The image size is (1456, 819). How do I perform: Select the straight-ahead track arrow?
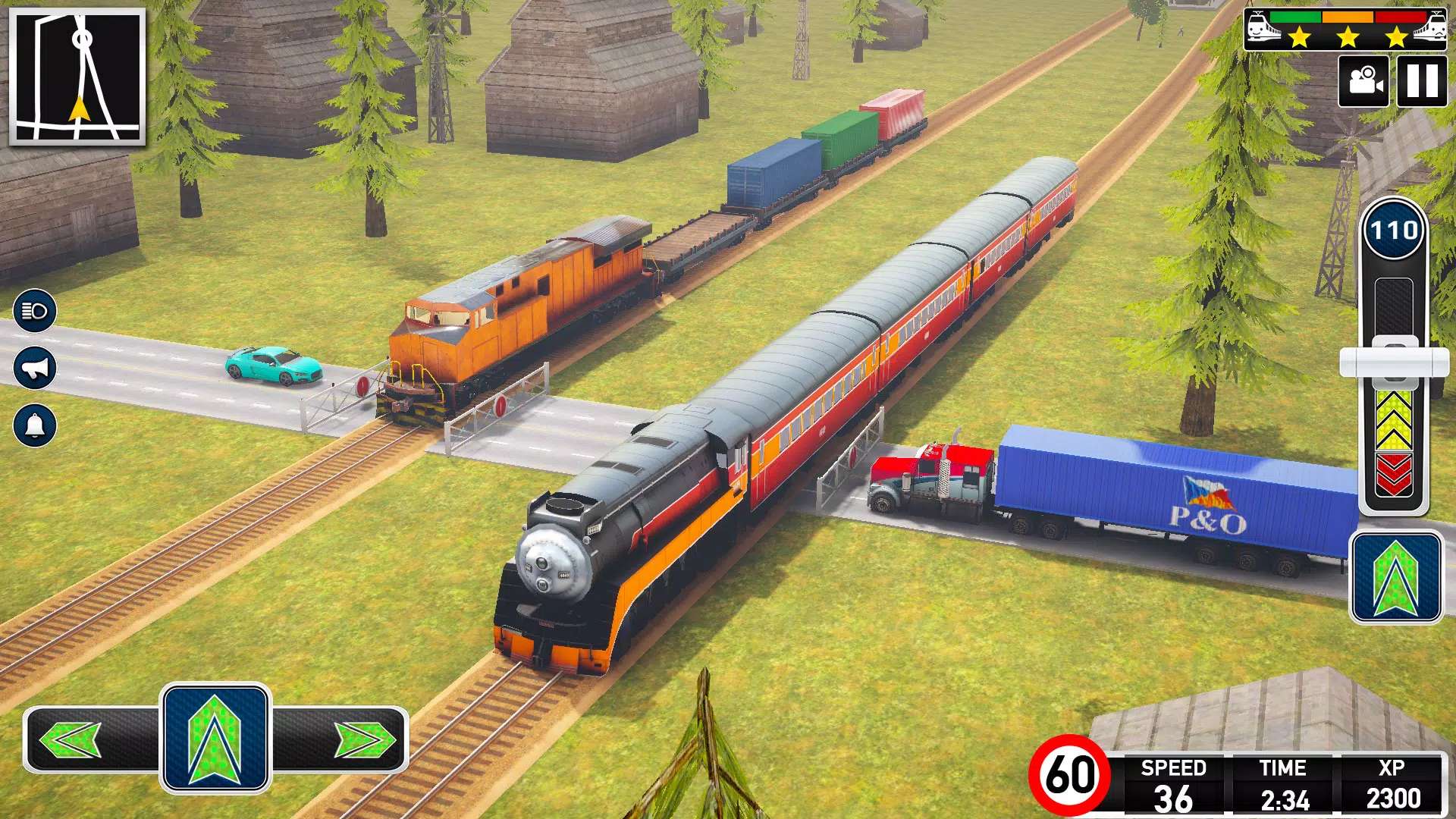(x=215, y=739)
